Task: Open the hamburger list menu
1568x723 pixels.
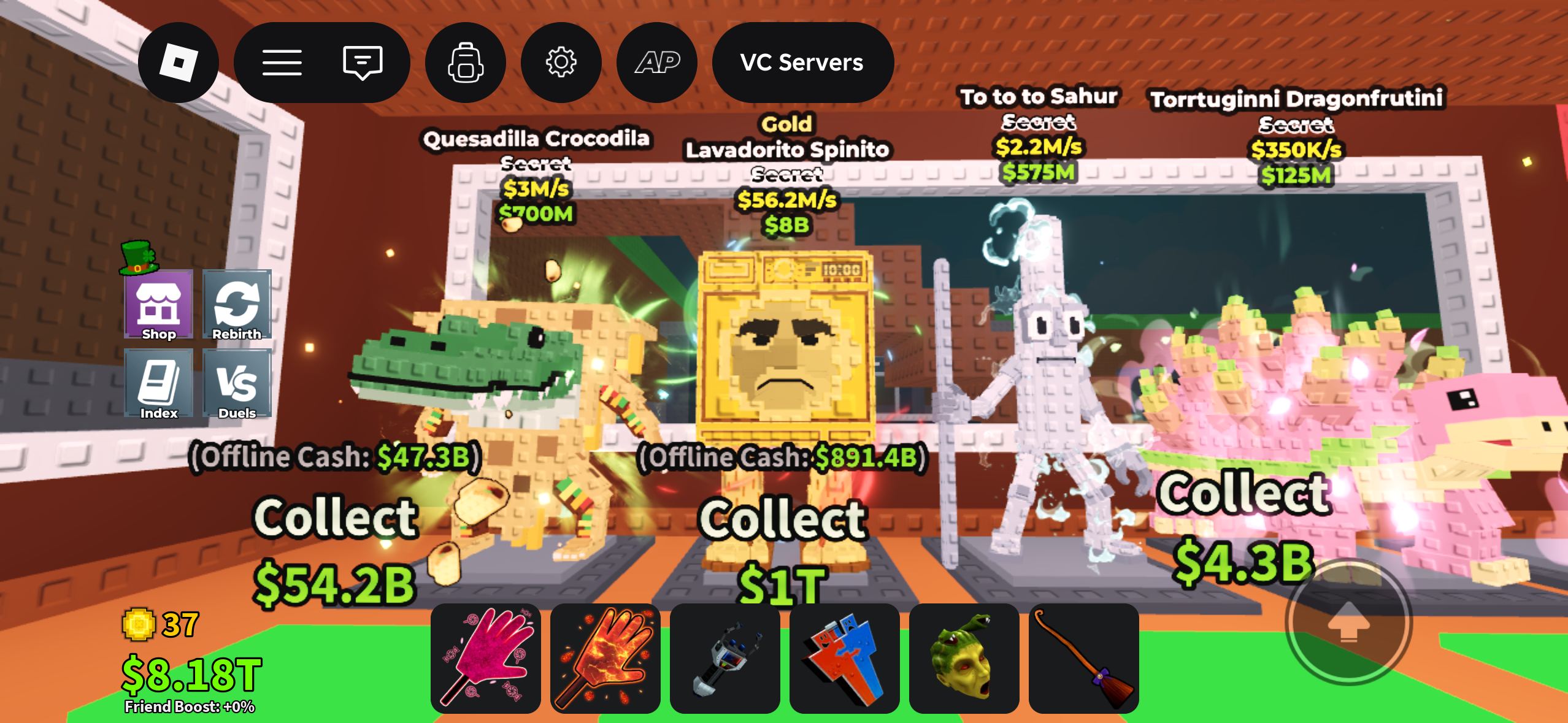Action: pos(282,63)
